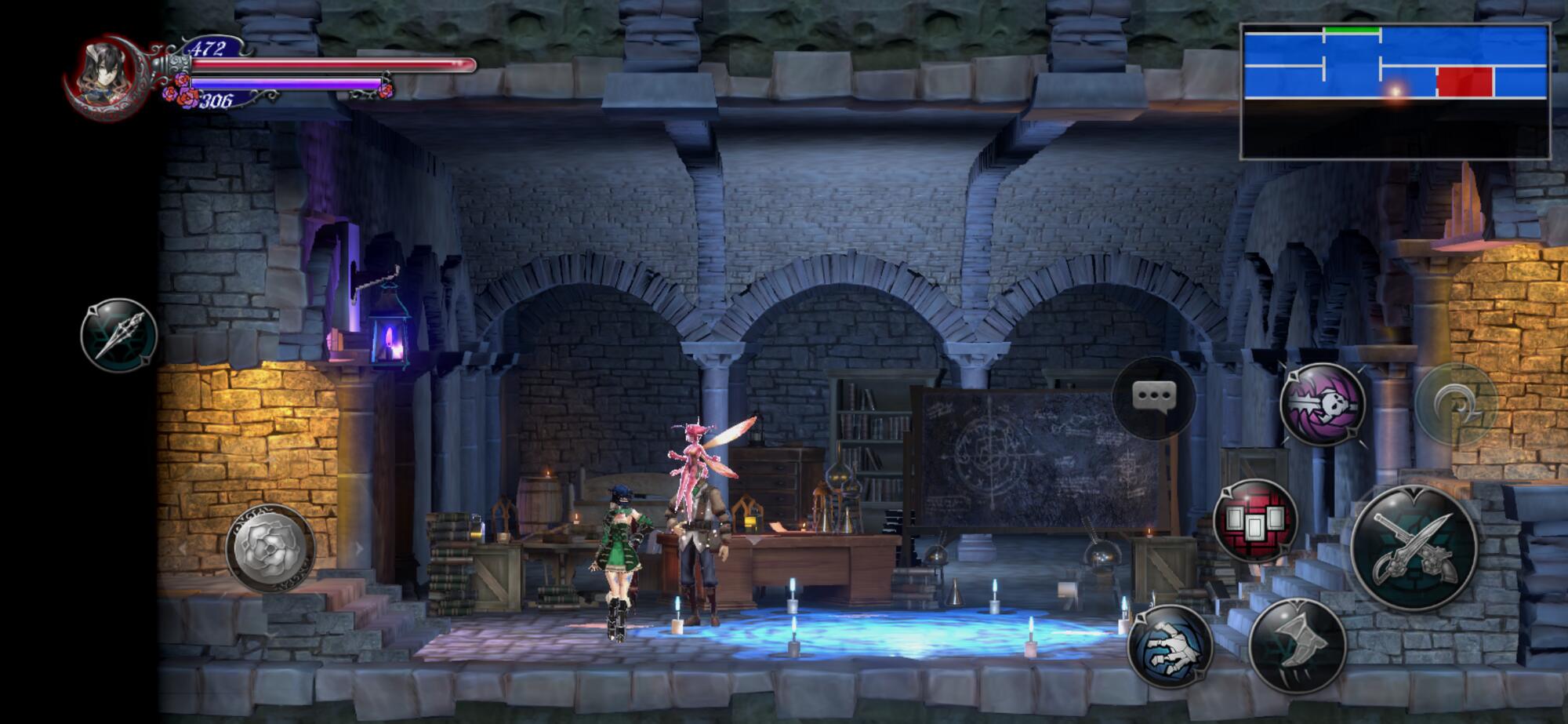The width and height of the screenshot is (1568, 724).
Task: Activate the purple skull shard ability
Action: point(1323,405)
